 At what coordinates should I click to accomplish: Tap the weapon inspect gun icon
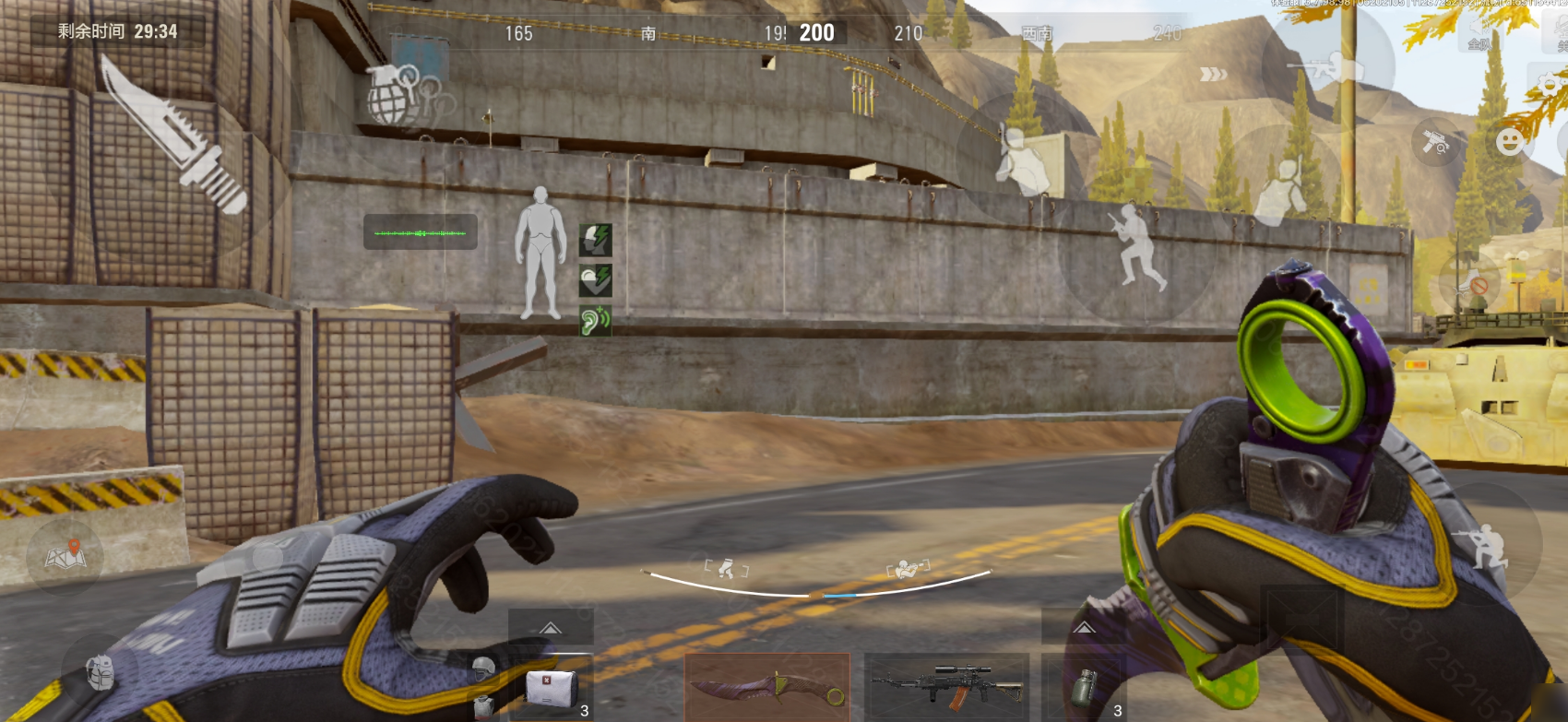tap(1434, 142)
